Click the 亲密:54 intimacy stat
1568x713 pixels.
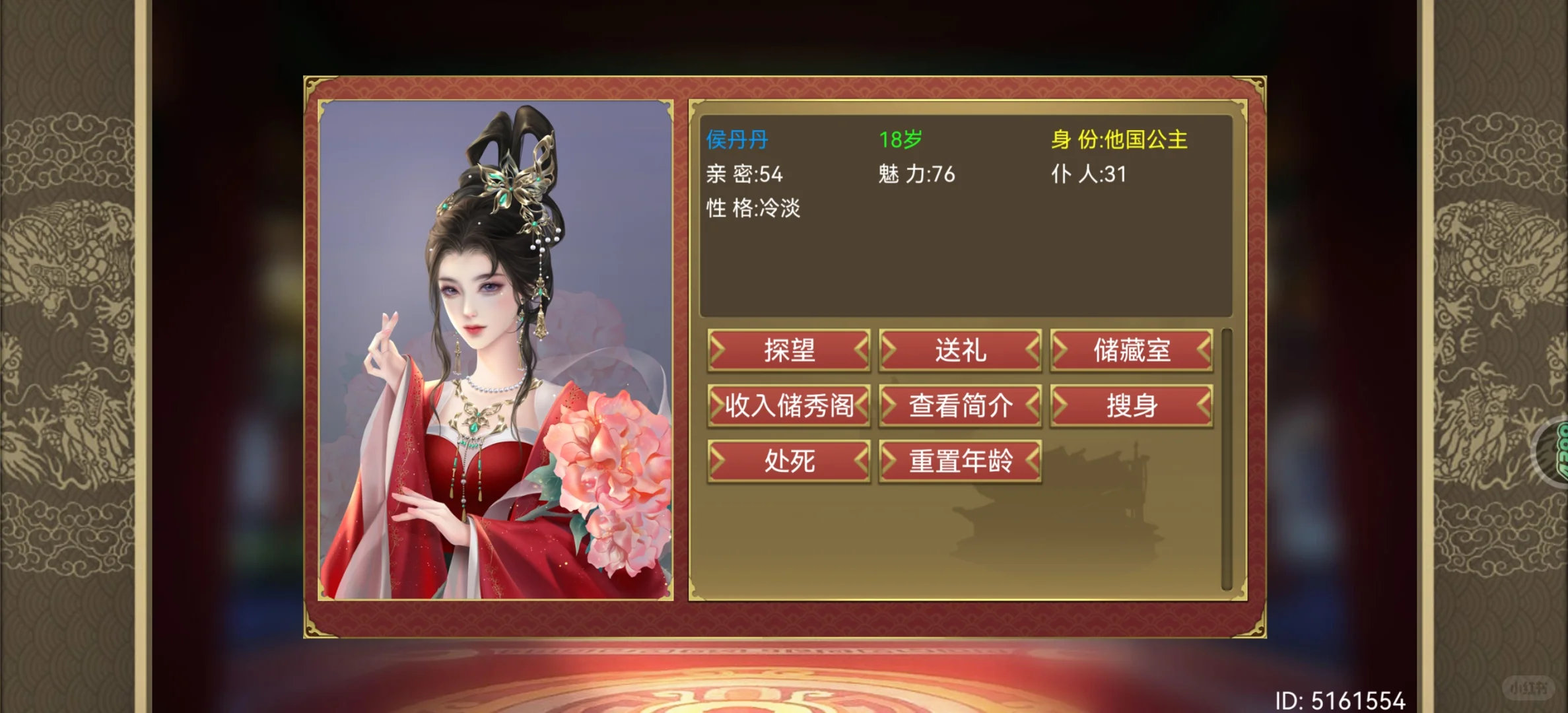746,174
